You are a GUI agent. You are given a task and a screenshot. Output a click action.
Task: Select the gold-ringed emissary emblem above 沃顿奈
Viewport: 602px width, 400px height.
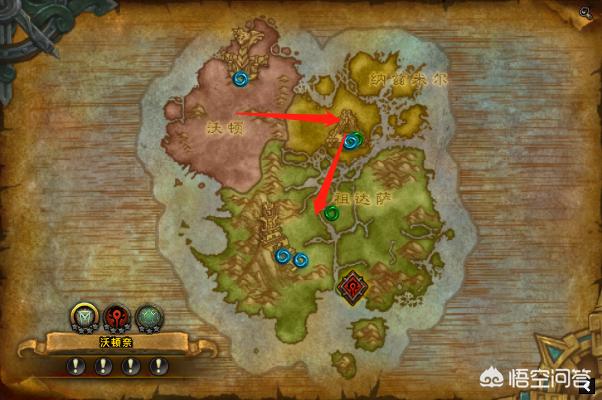(x=83, y=318)
